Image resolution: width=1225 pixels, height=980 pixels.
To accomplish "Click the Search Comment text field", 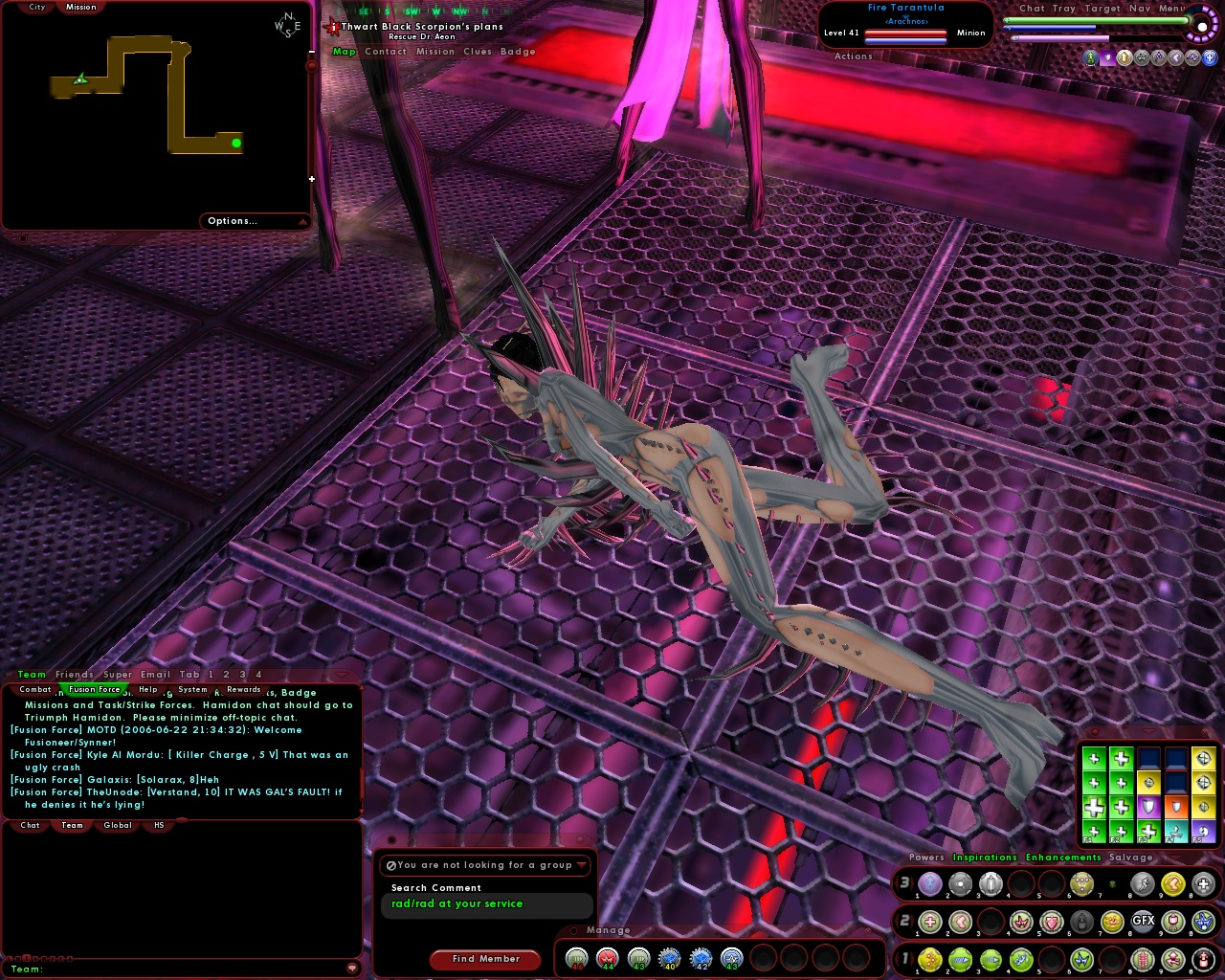I will click(x=486, y=903).
